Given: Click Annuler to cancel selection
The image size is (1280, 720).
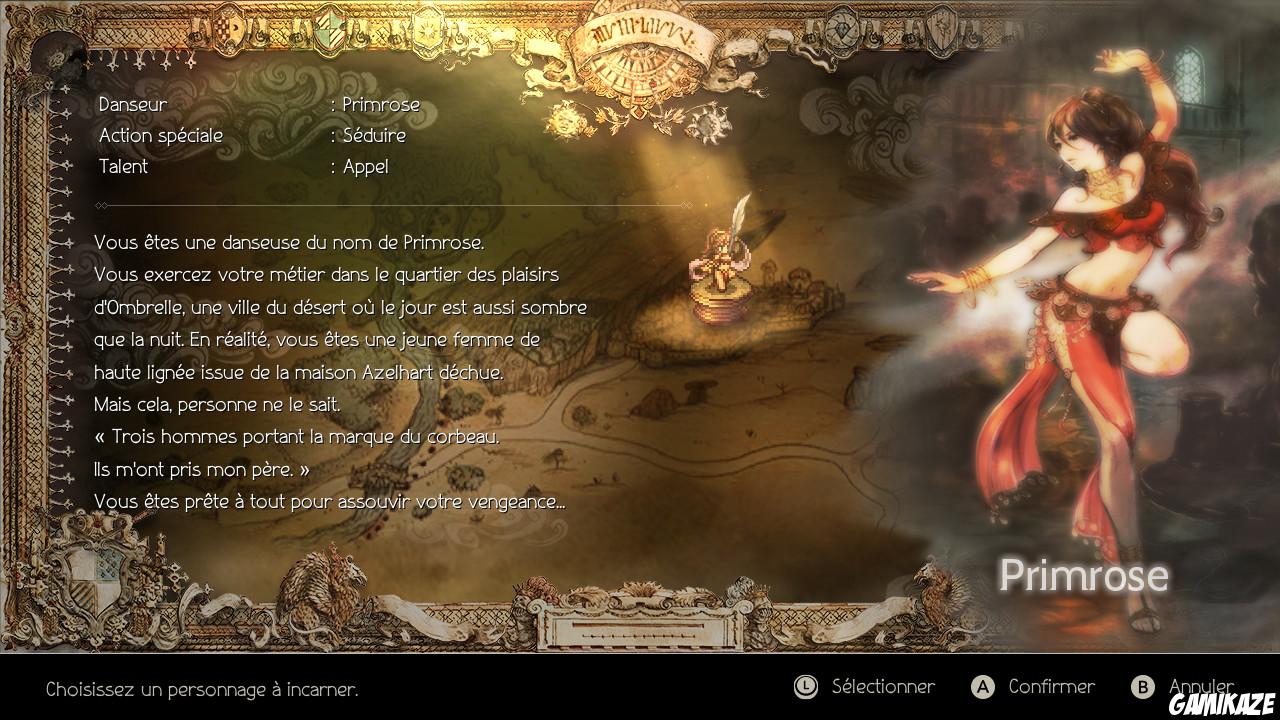Looking at the screenshot, I should [x=1200, y=687].
